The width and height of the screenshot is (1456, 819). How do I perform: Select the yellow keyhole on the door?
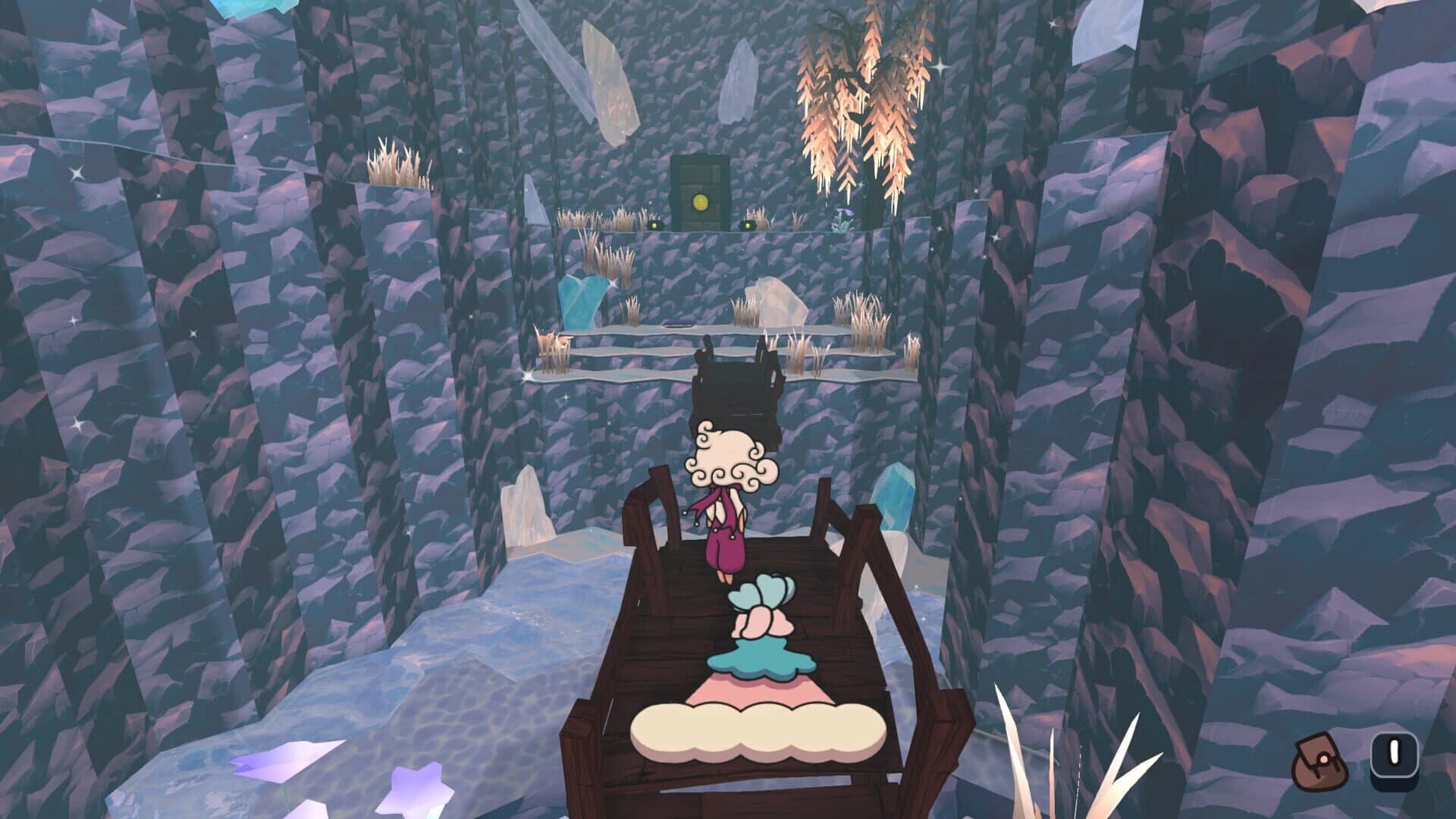(x=701, y=202)
